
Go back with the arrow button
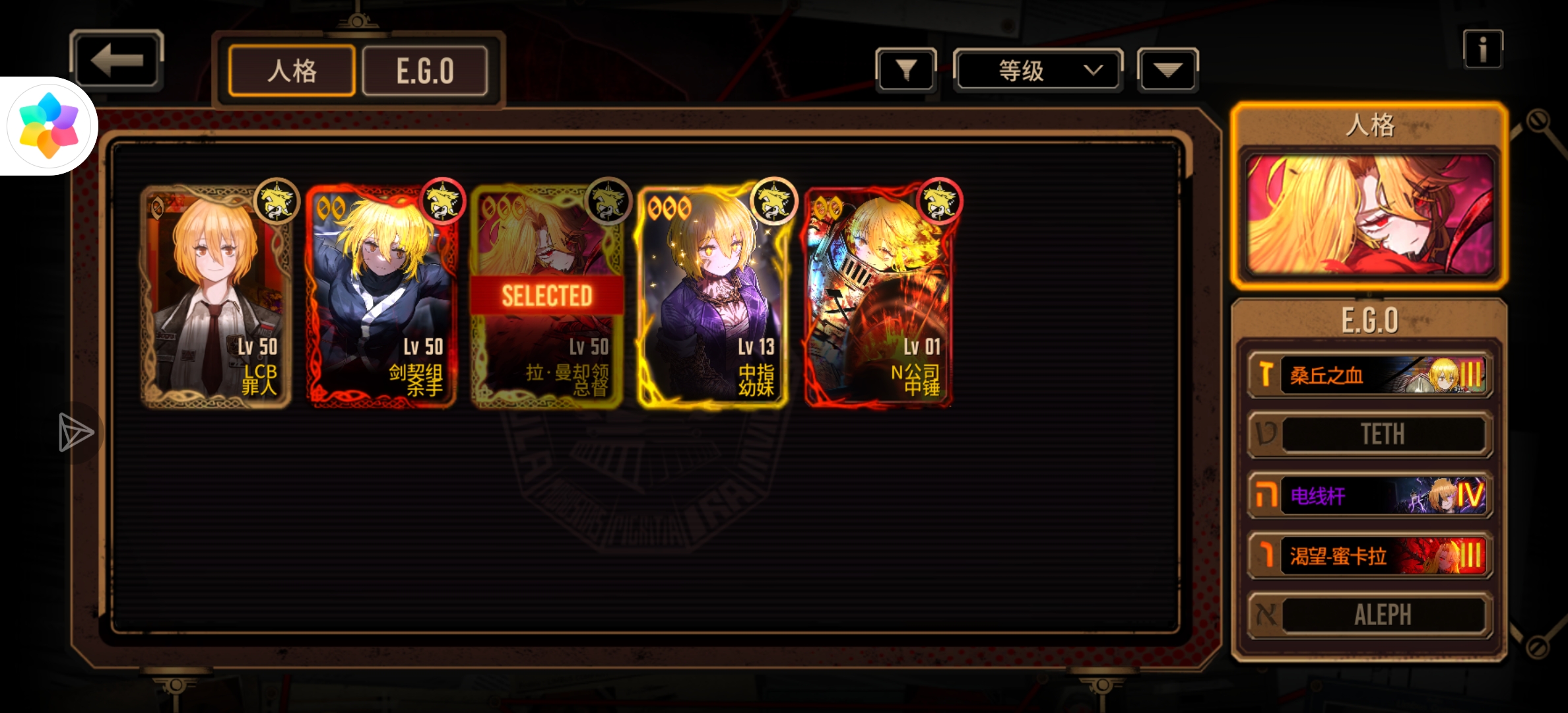pyautogui.click(x=117, y=61)
